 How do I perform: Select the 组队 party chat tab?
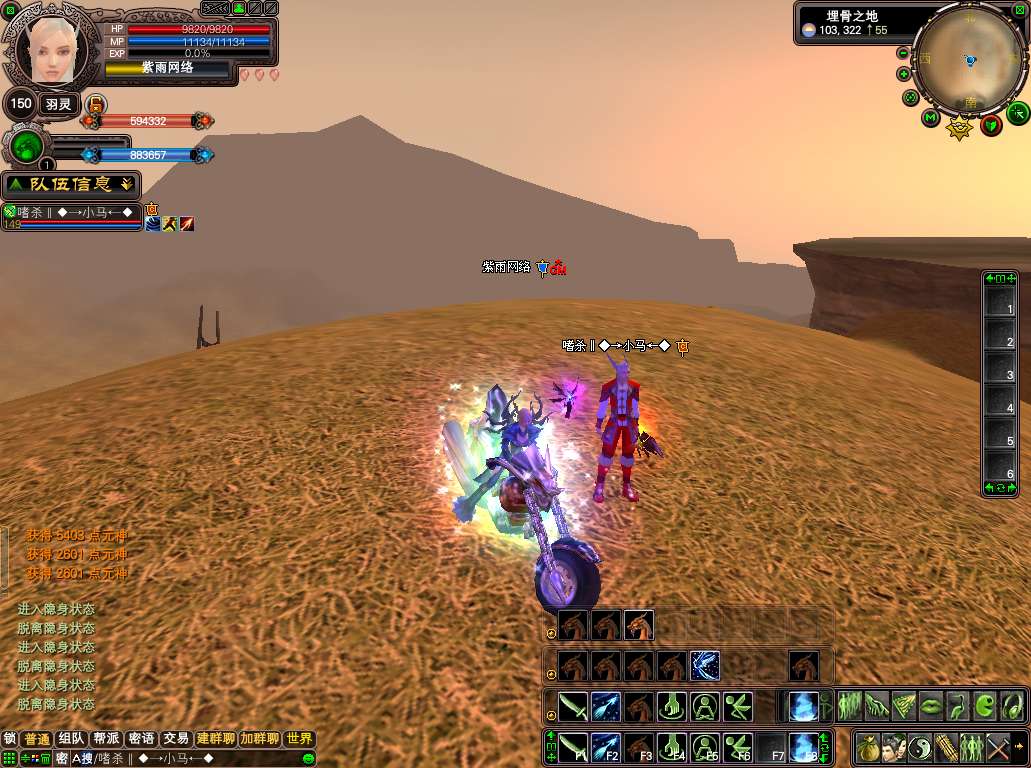[x=71, y=739]
